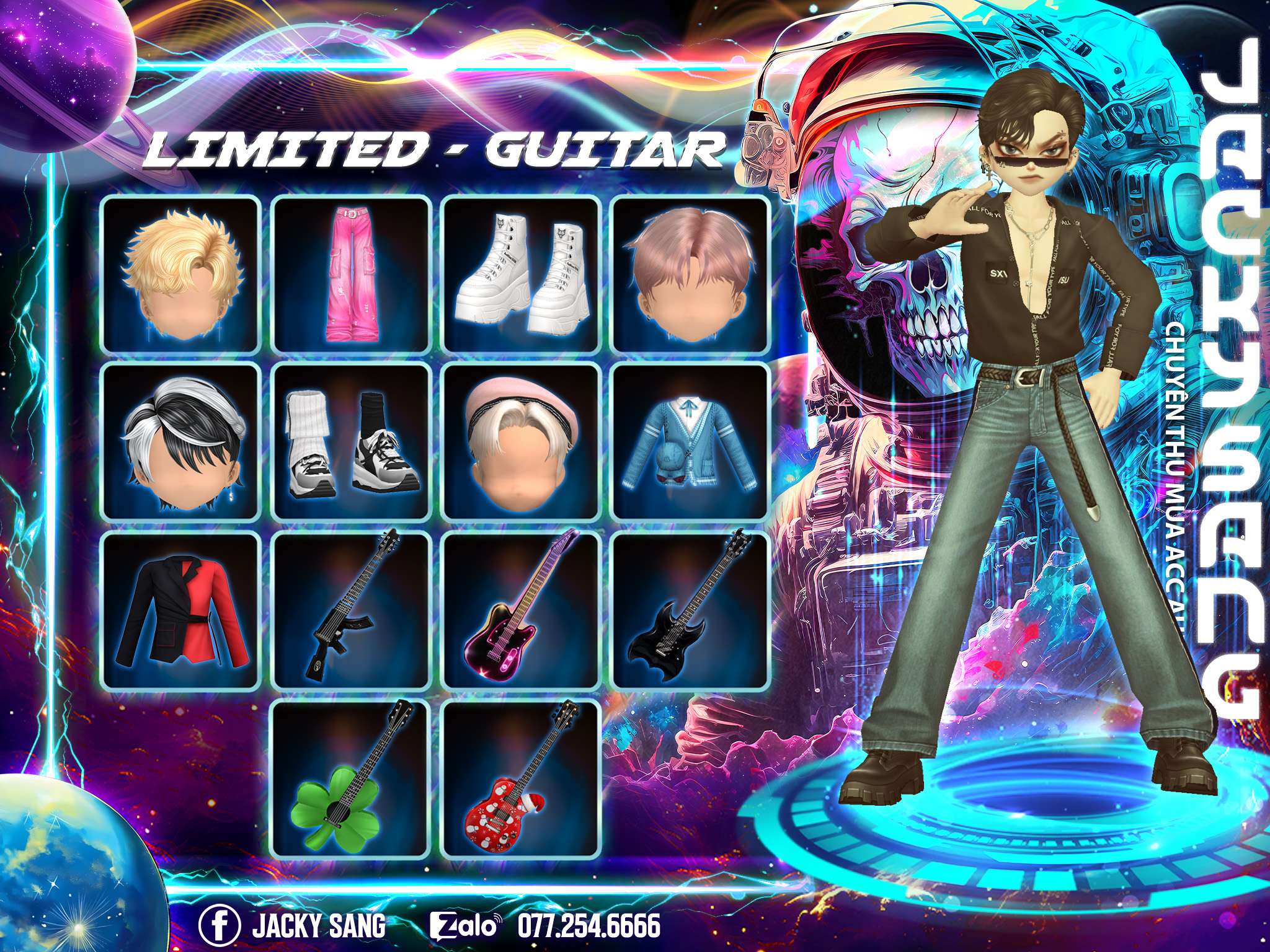Choose the pink cargo pants tile

pos(352,274)
